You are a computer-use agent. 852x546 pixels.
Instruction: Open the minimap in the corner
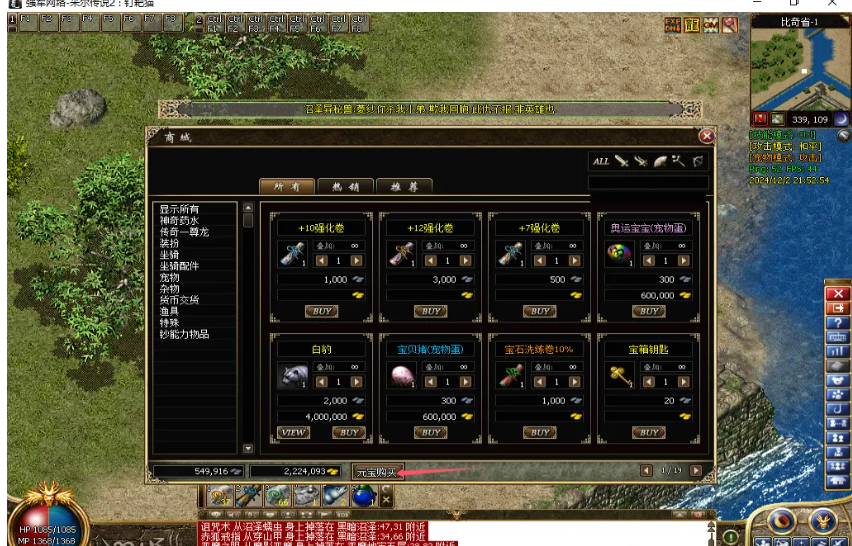click(x=799, y=69)
